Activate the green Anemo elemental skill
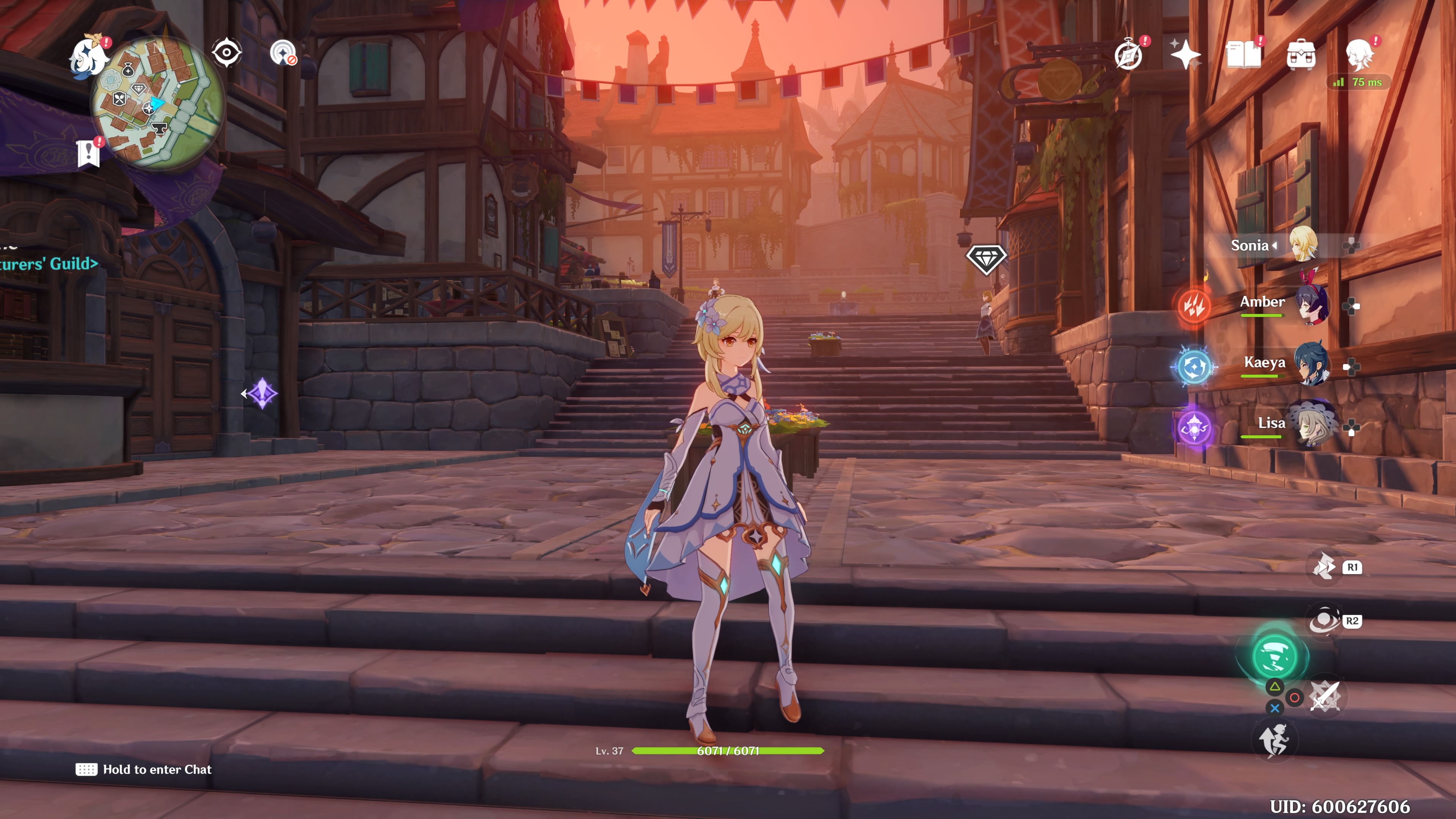Screen dimensions: 1456x819 click(1274, 656)
